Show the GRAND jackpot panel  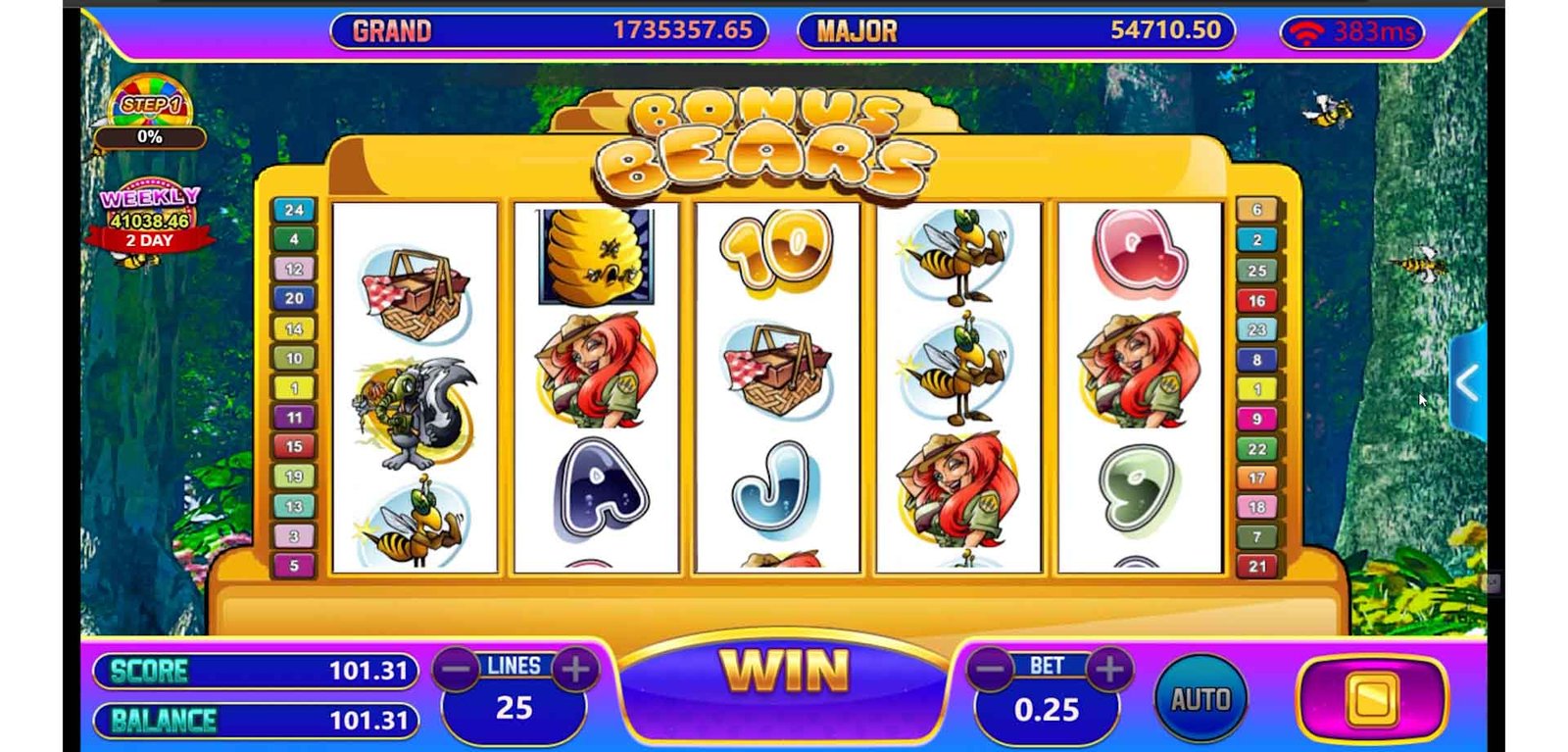549,31
